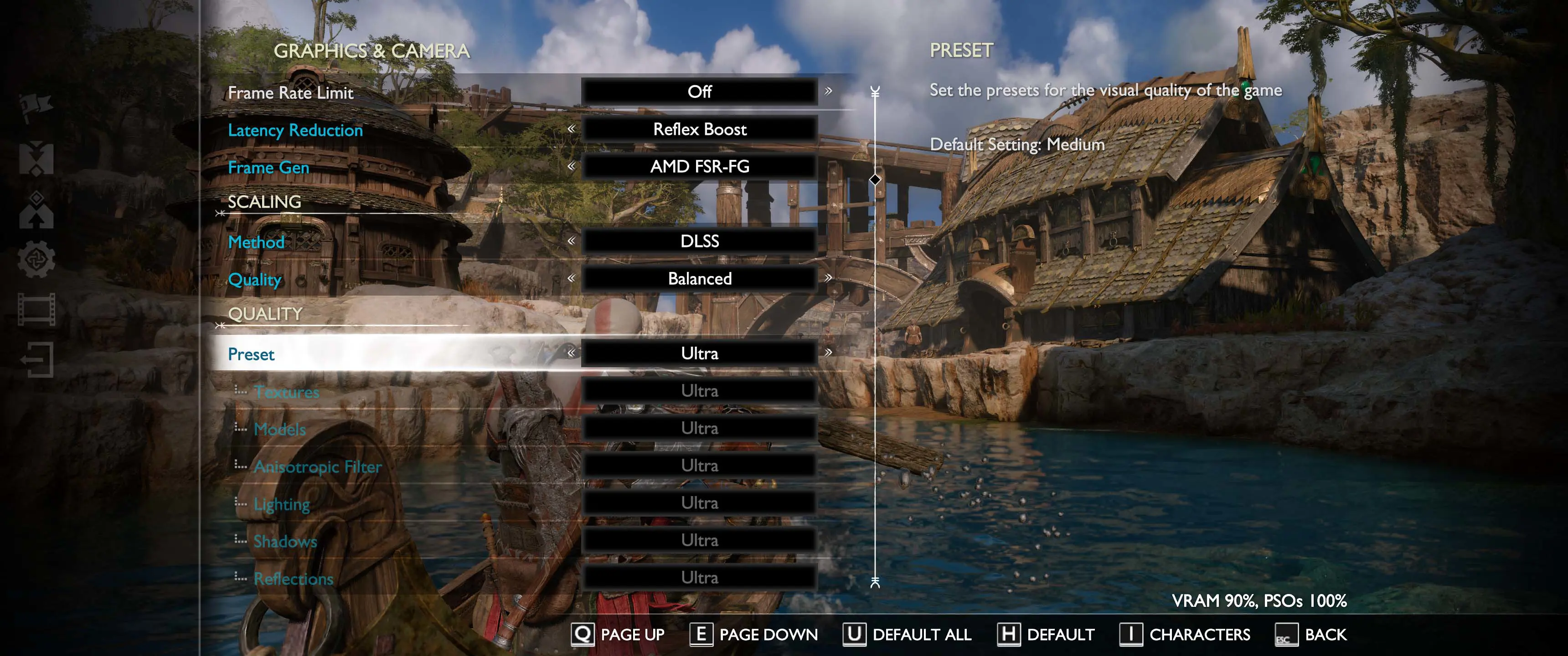The image size is (1568, 656).
Task: Click the Shadows Ultra value field
Action: point(699,539)
